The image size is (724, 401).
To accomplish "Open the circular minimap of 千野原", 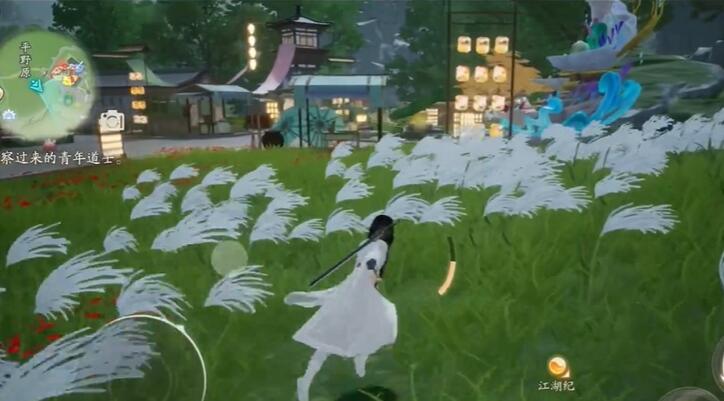I will click(x=50, y=82).
